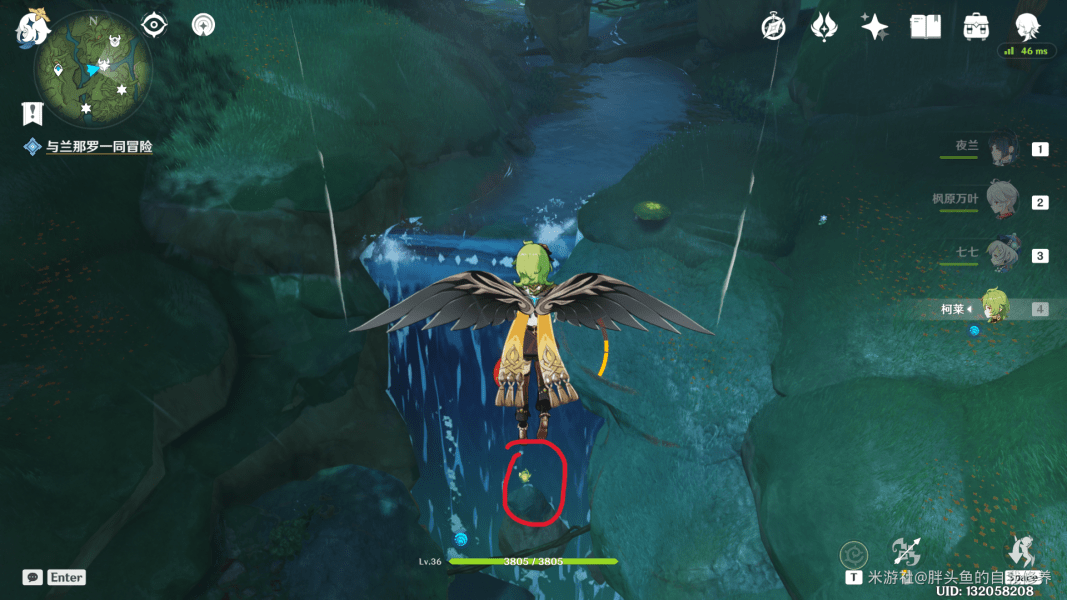Viewport: 1067px width, 600px height.
Task: Switch to party member 七七
Action: (1002, 254)
